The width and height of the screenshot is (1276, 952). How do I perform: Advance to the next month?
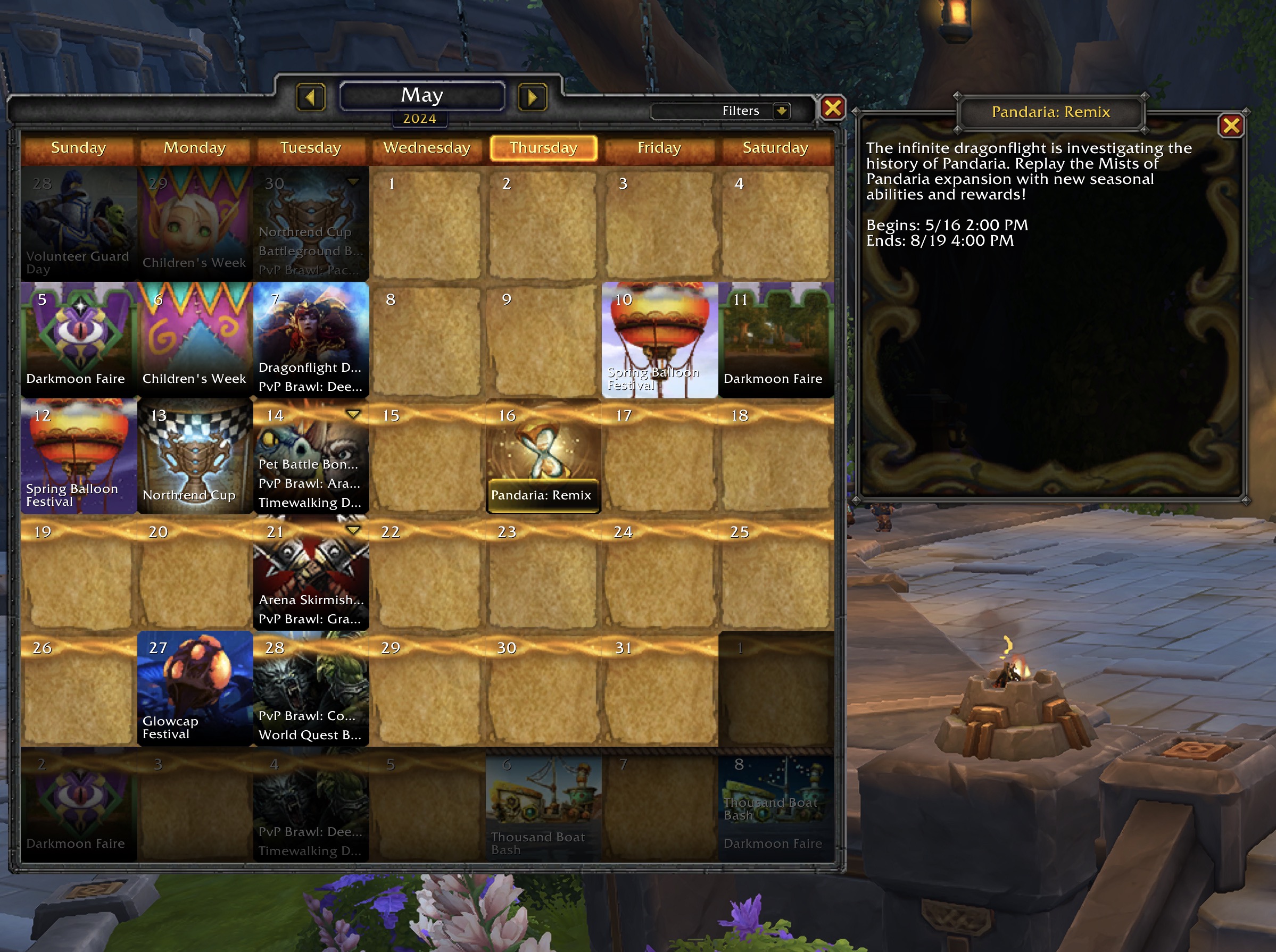point(532,97)
